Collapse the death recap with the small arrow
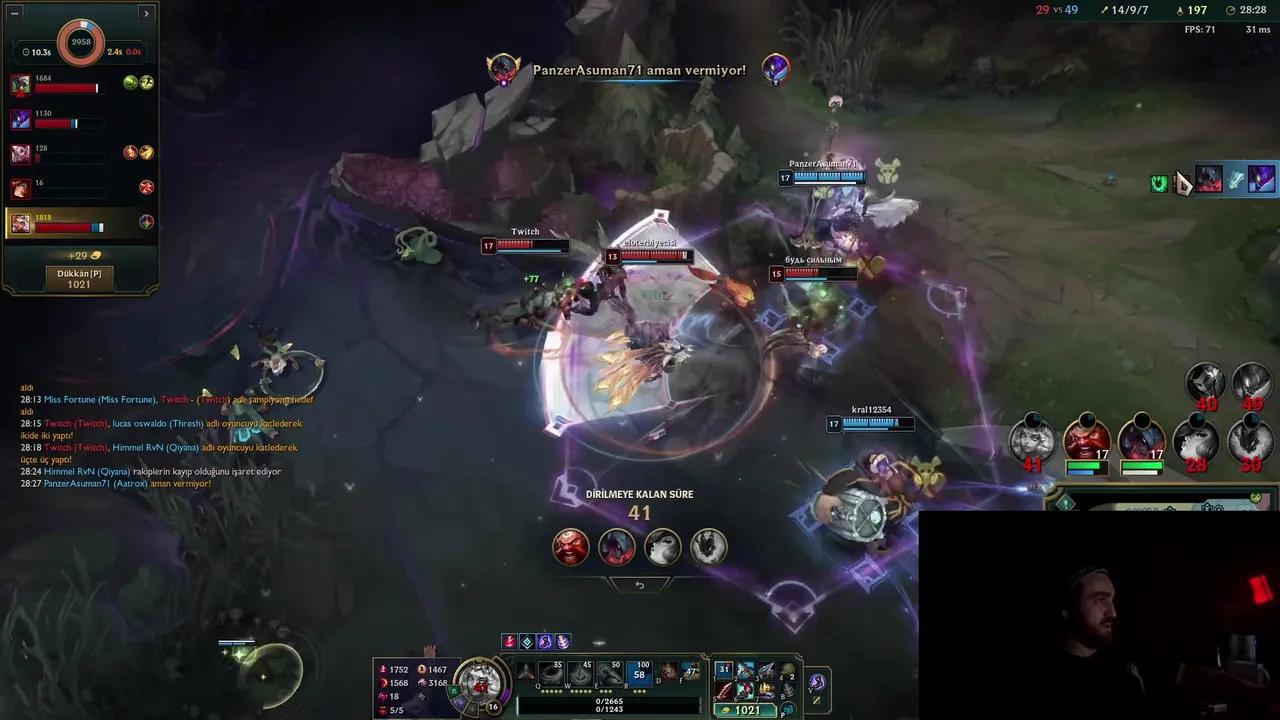Viewport: 1280px width, 720px height. [640, 584]
